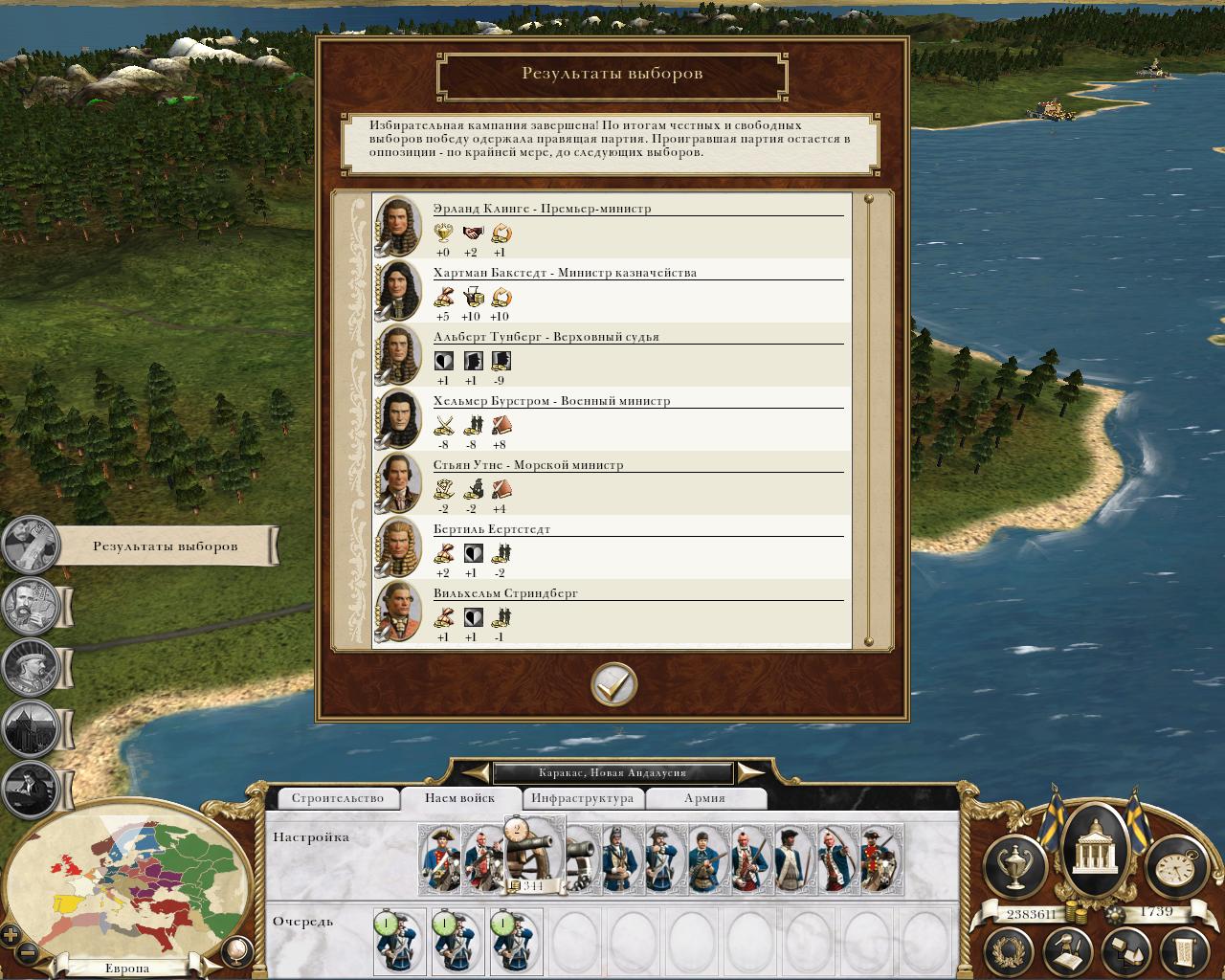Open the Армия tab

coord(704,798)
